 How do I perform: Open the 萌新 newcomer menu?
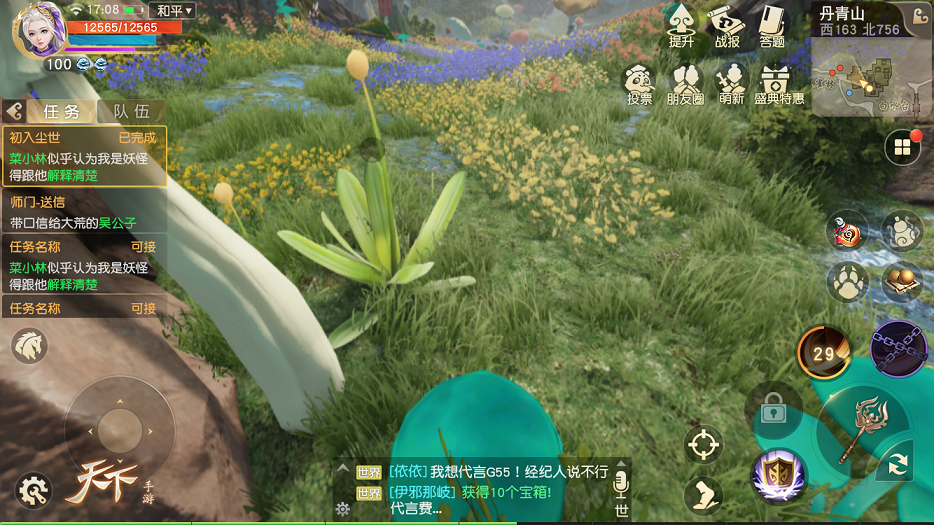coord(732,84)
